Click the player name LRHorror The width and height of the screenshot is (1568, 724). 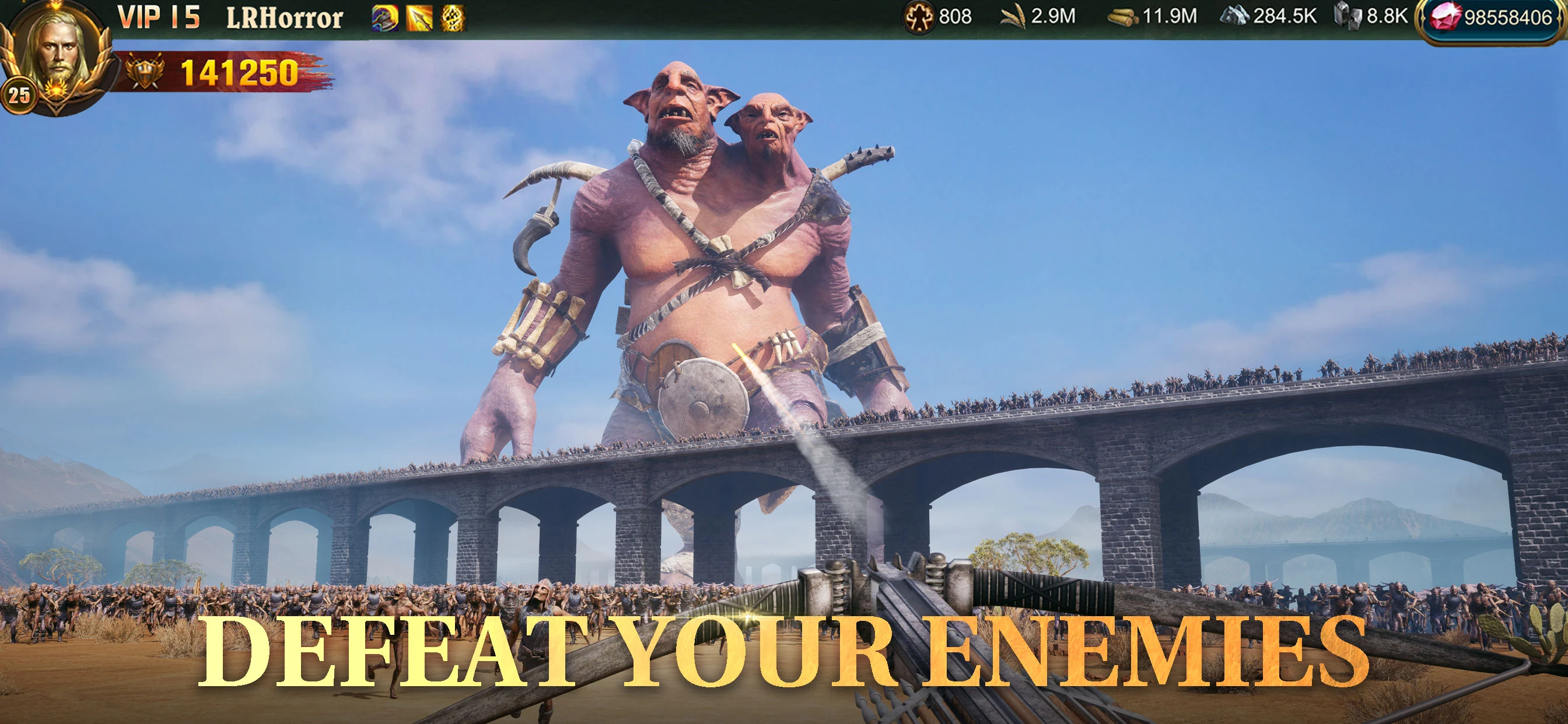285,16
